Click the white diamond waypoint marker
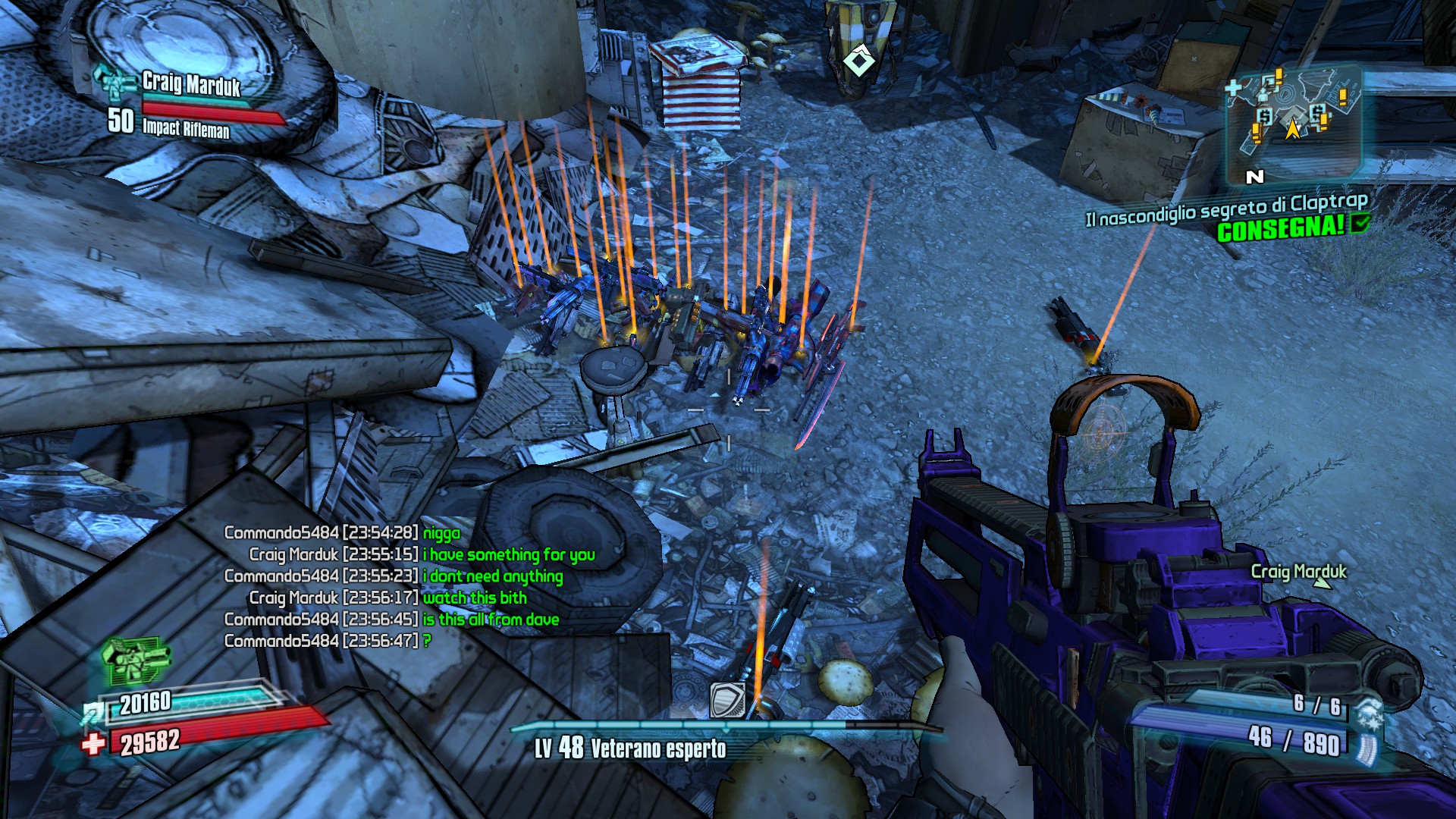The height and width of the screenshot is (819, 1456). (859, 61)
